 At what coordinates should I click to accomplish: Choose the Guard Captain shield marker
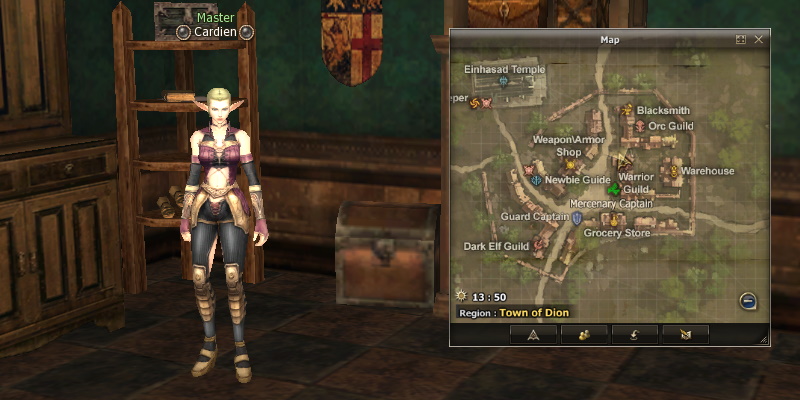click(x=577, y=217)
